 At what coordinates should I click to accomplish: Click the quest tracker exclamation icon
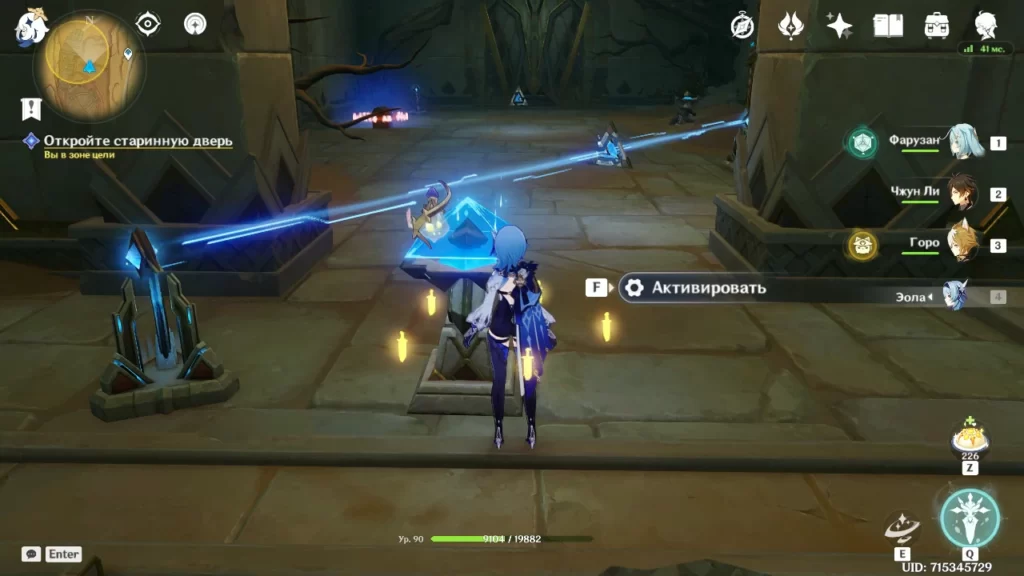click(31, 109)
